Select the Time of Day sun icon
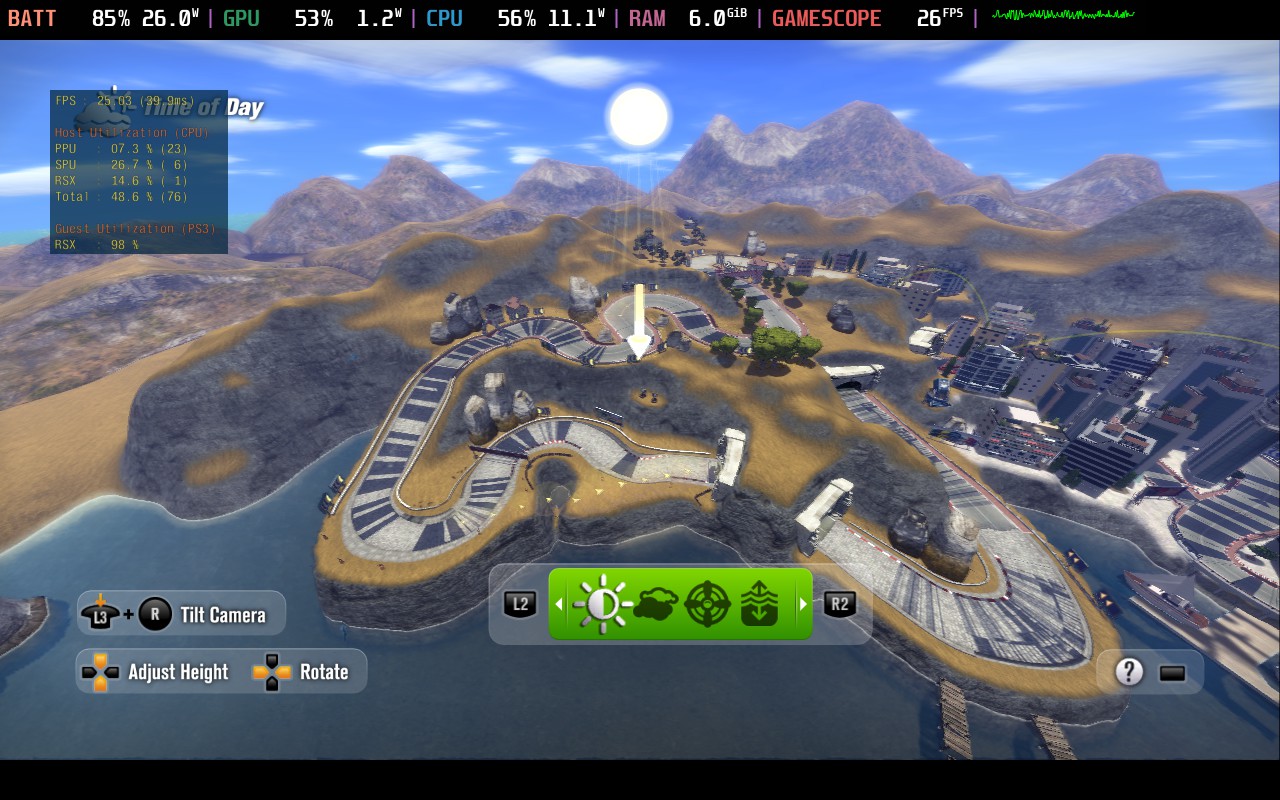 (601, 603)
